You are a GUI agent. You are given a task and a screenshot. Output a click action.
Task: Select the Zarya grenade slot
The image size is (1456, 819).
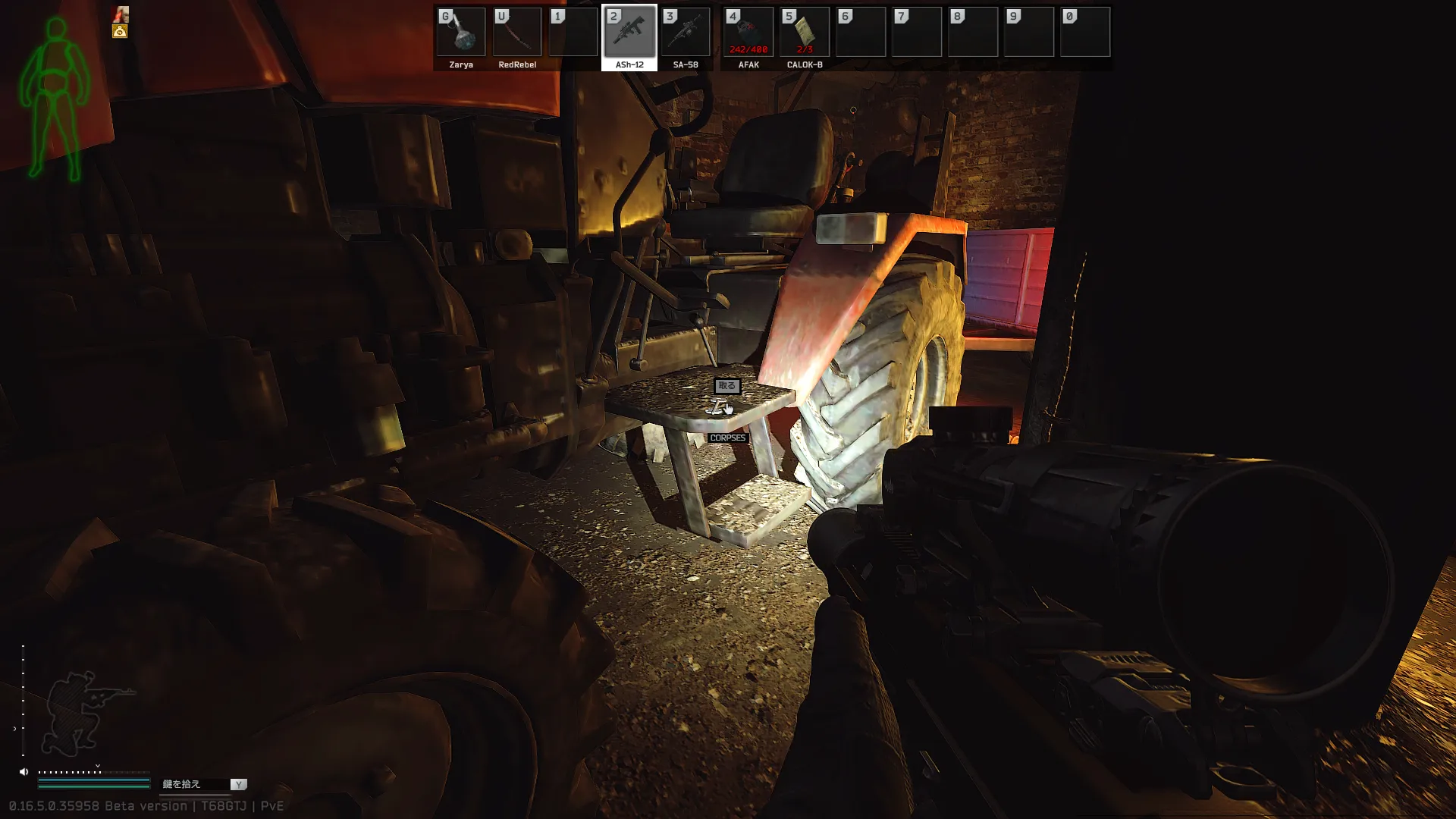tap(461, 33)
